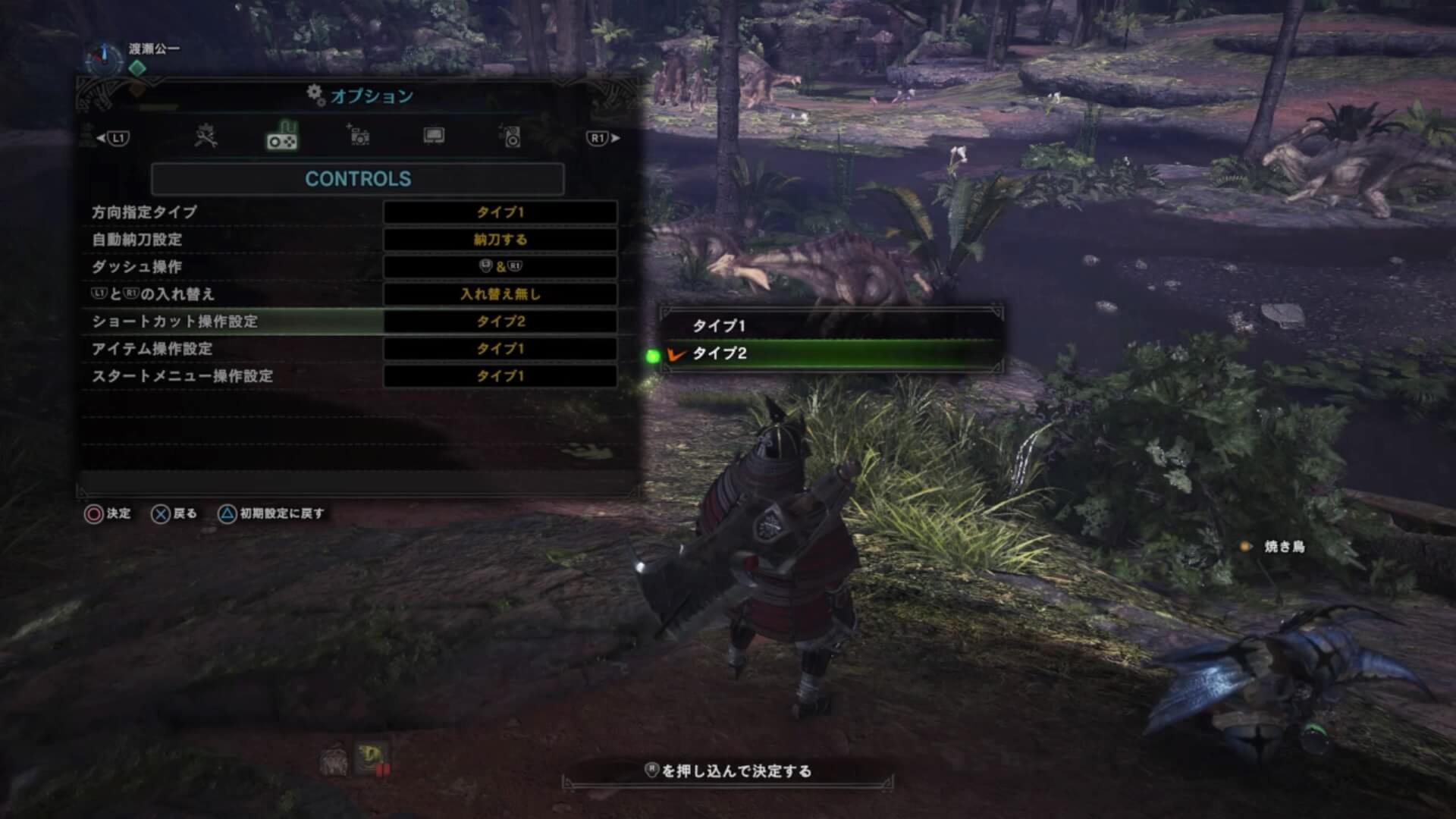
Task: Reset defaults with 初期設定に戻す
Action: pos(271,514)
